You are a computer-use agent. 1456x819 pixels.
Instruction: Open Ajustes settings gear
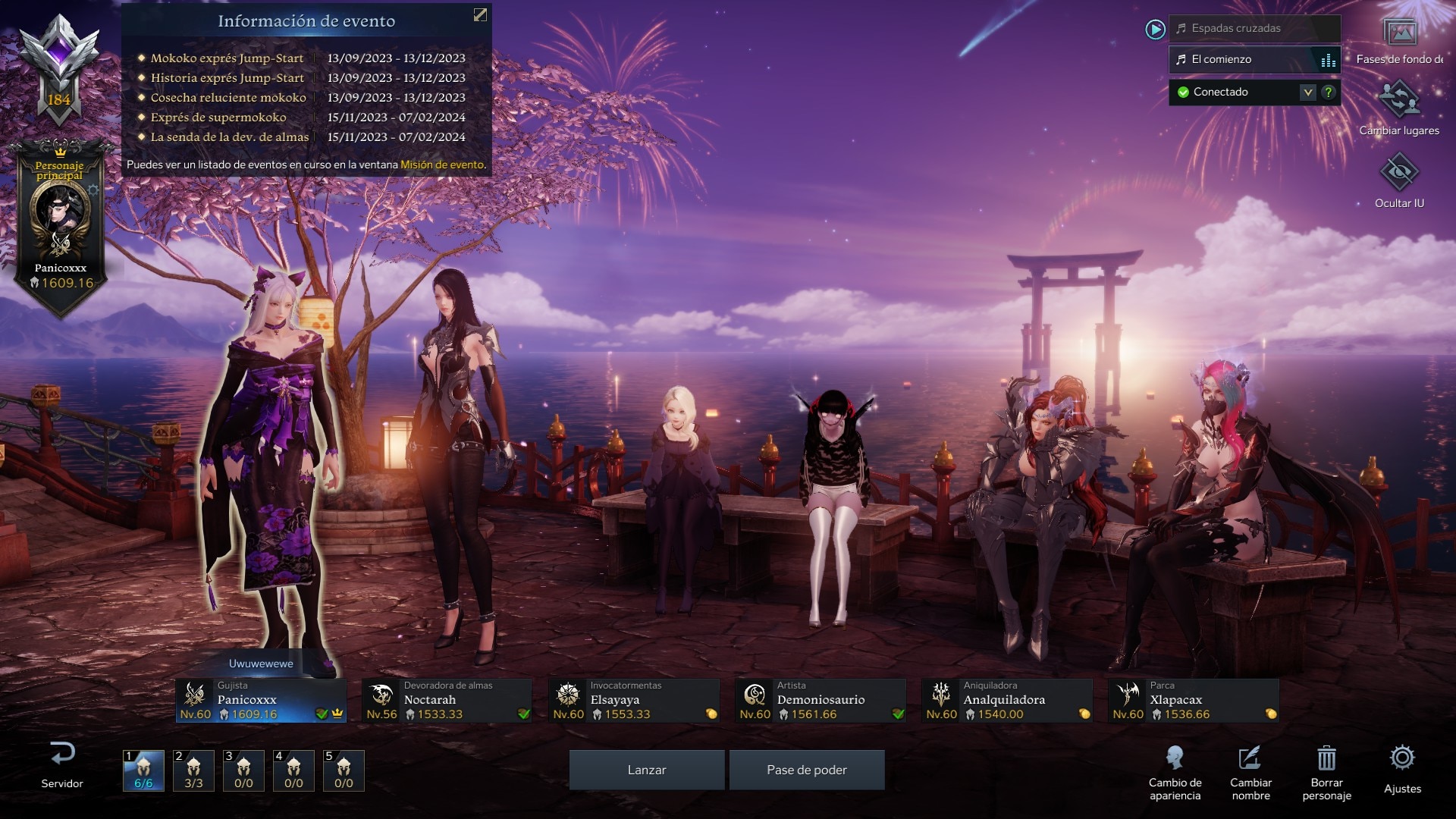1402,767
